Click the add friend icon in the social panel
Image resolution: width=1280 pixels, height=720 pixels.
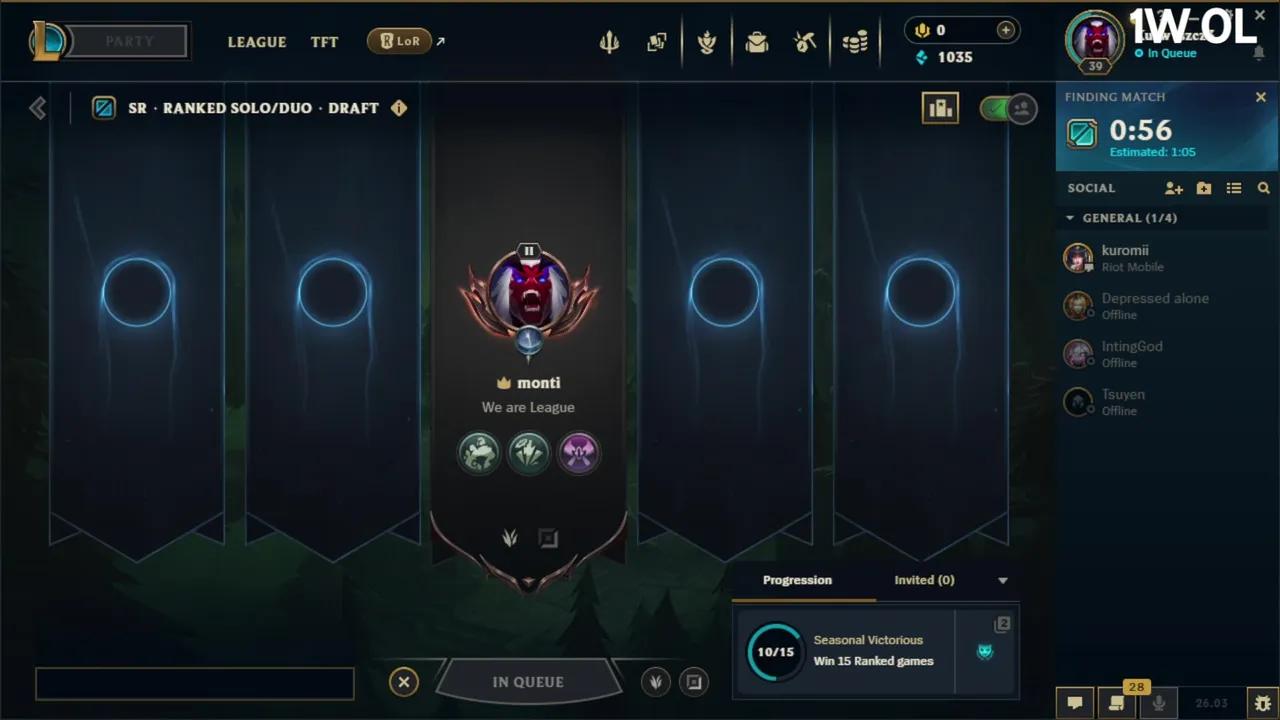[x=1174, y=188]
